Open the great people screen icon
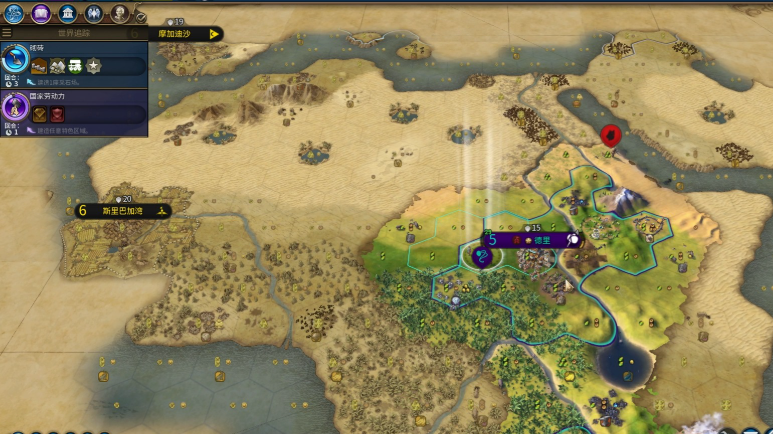 click(119, 13)
